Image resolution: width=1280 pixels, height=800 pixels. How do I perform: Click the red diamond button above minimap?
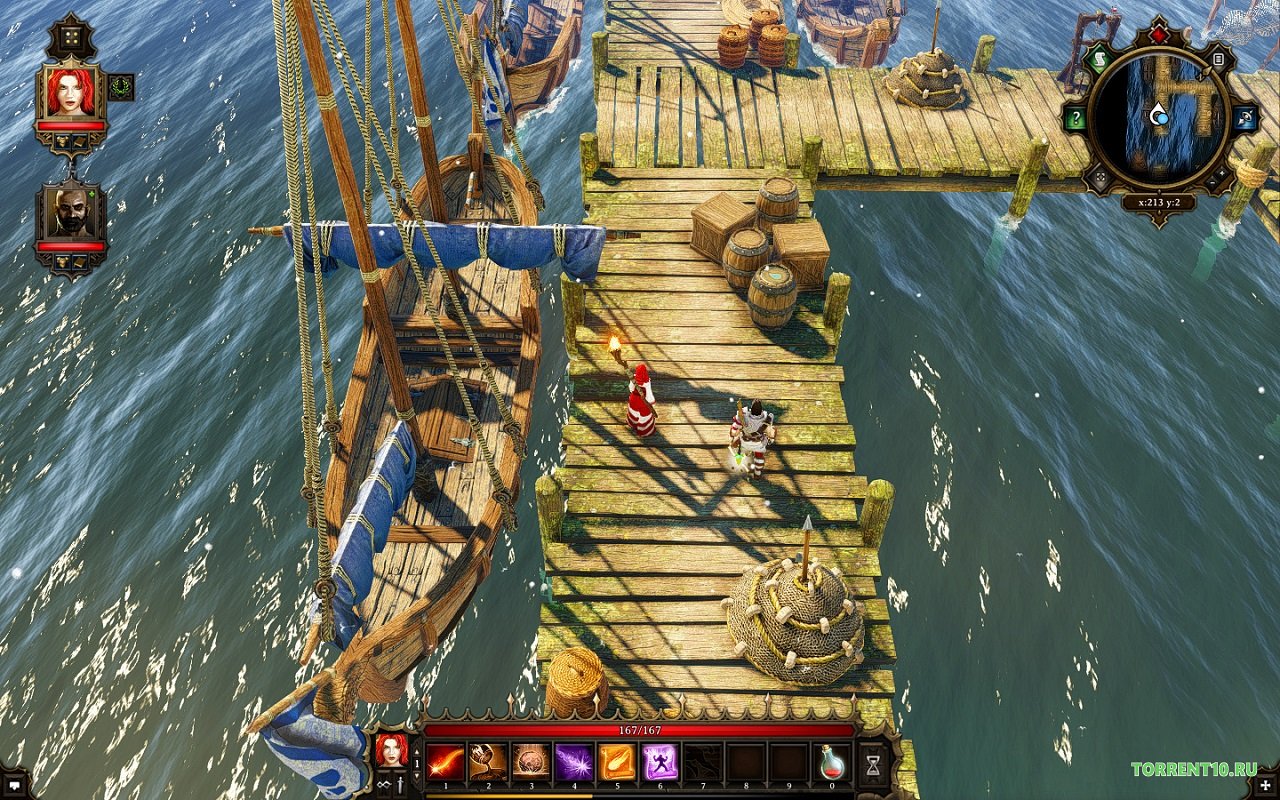[1159, 35]
